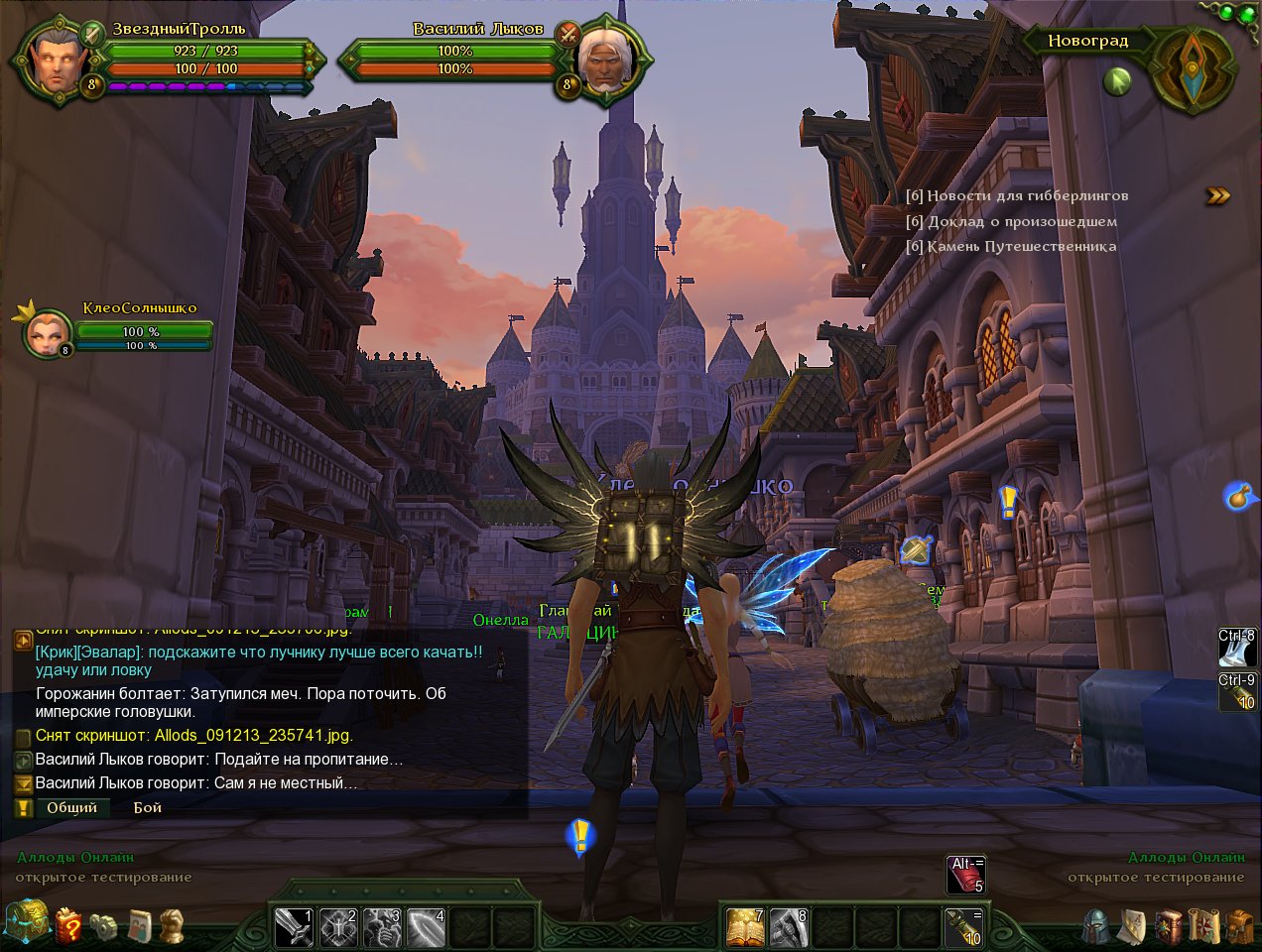Image resolution: width=1262 pixels, height=952 pixels.
Task: Collapse quest tracker with the double-arrow button
Action: click(x=1217, y=196)
